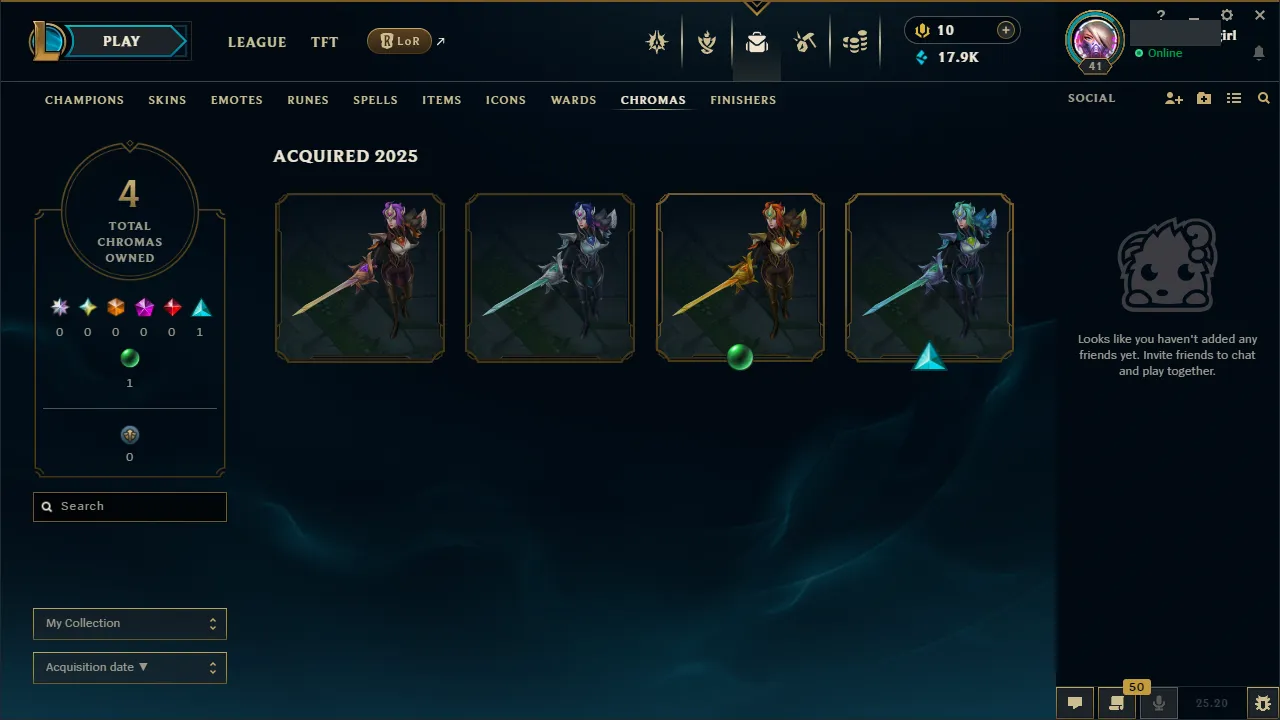
Task: Select the TFT menu item
Action: (324, 42)
